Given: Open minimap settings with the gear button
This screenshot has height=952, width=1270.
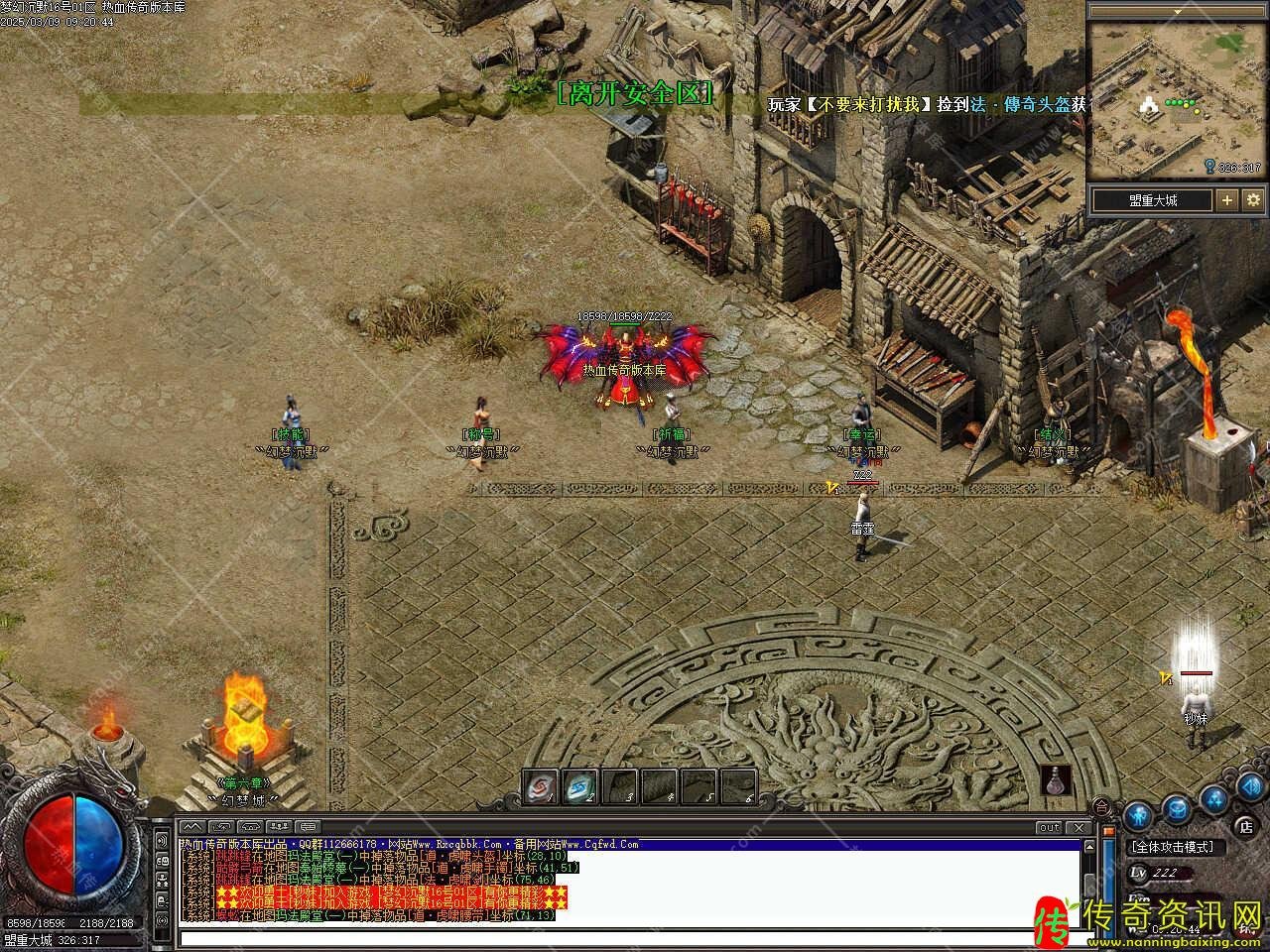Looking at the screenshot, I should [x=1253, y=200].
